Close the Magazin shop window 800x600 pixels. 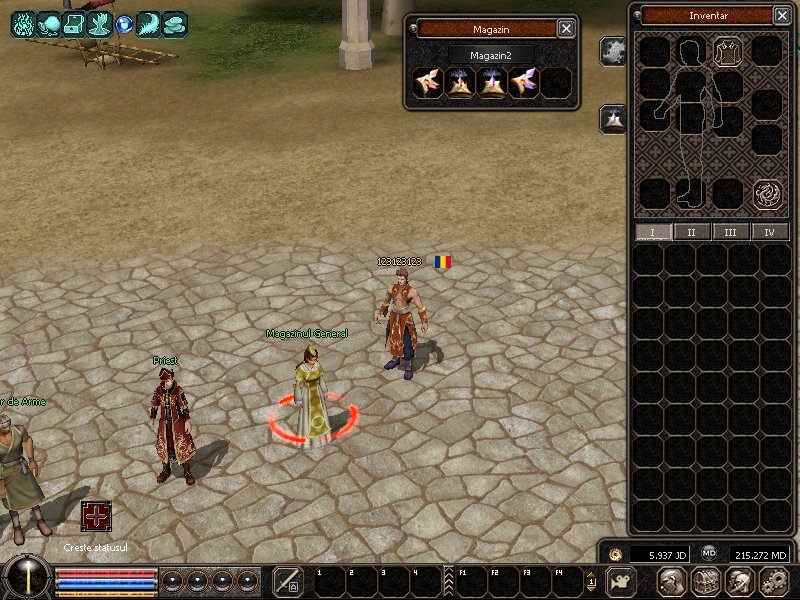coord(566,29)
